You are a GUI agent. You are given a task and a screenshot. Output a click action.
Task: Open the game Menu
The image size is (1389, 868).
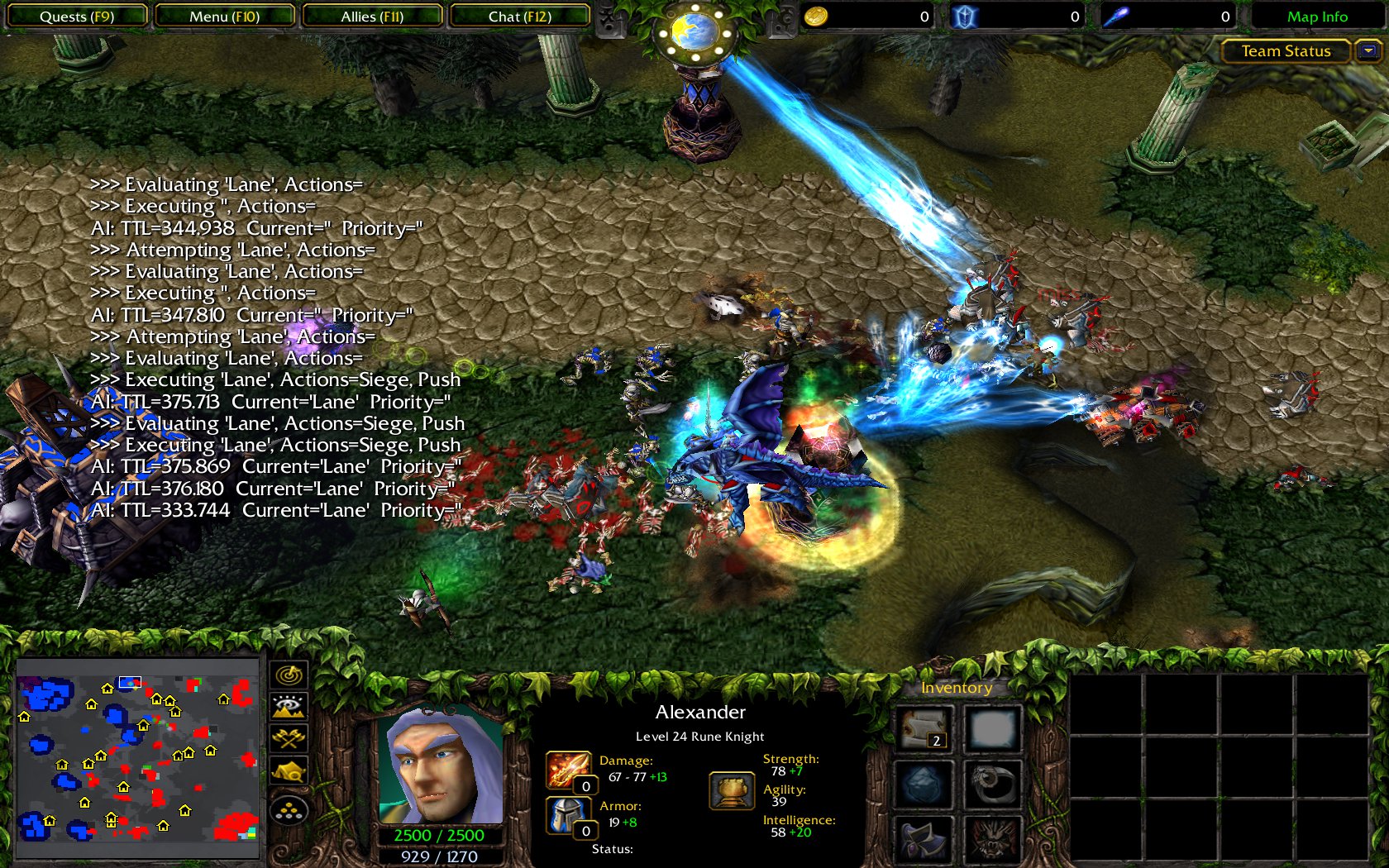(224, 17)
